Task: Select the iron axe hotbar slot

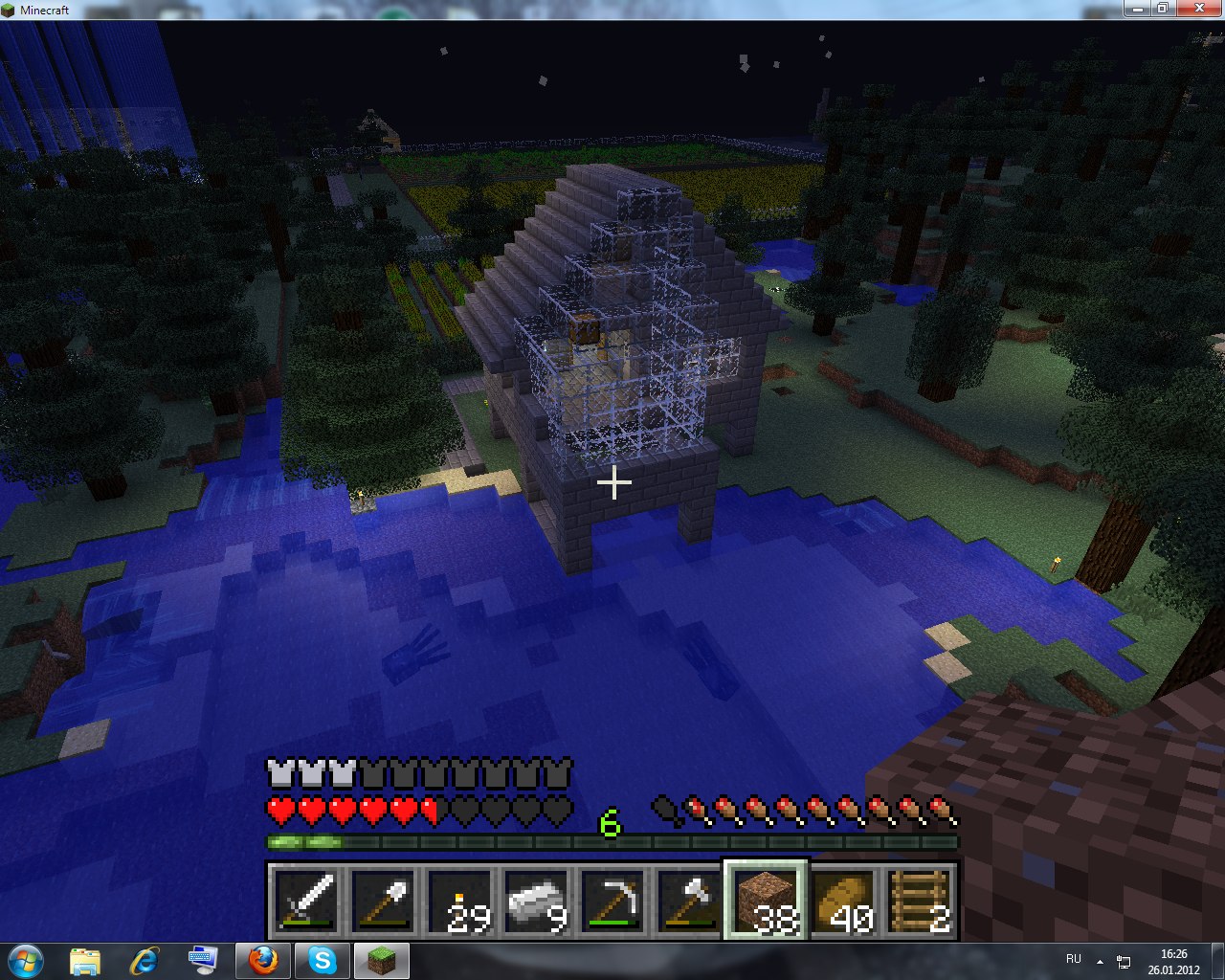Action: pyautogui.click(x=689, y=902)
